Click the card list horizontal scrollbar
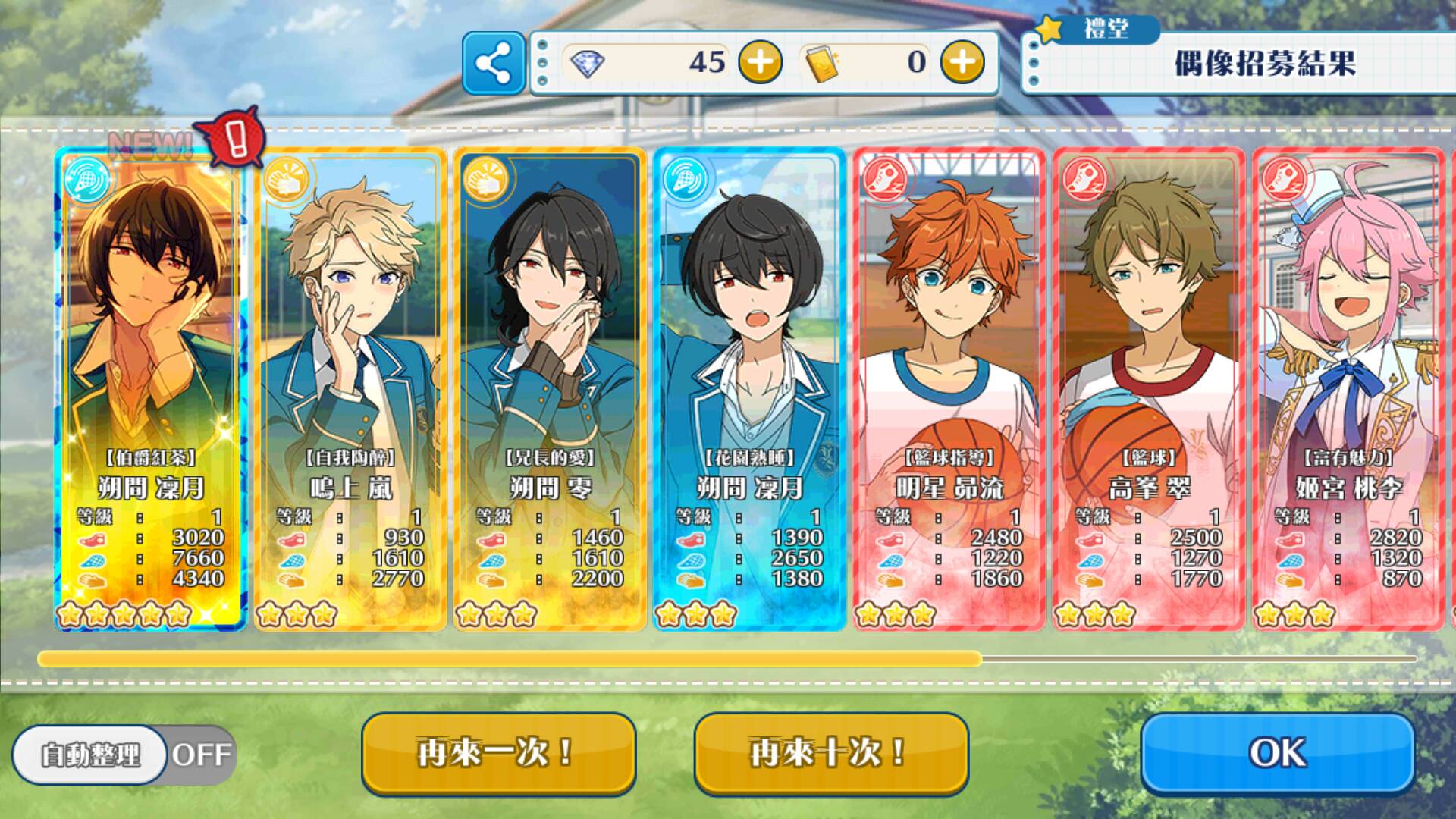 pyautogui.click(x=510, y=659)
